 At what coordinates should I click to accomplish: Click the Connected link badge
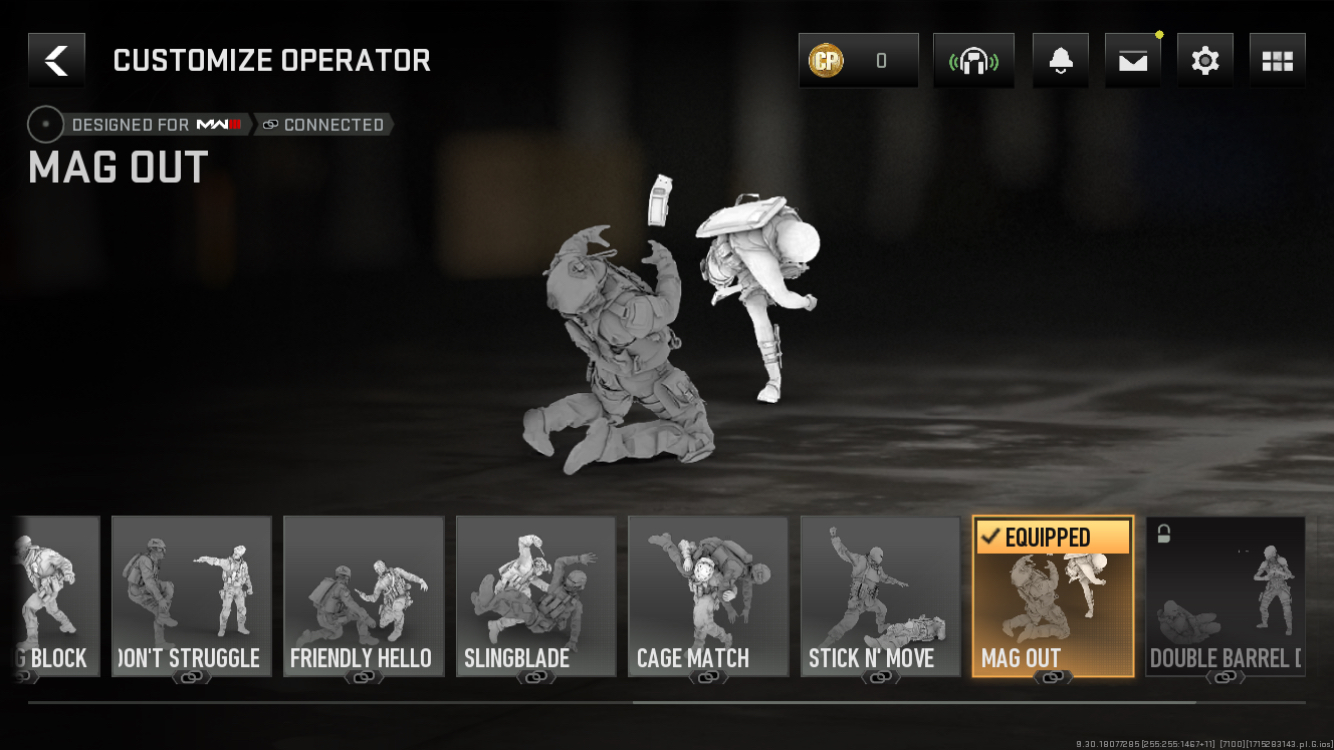point(323,125)
